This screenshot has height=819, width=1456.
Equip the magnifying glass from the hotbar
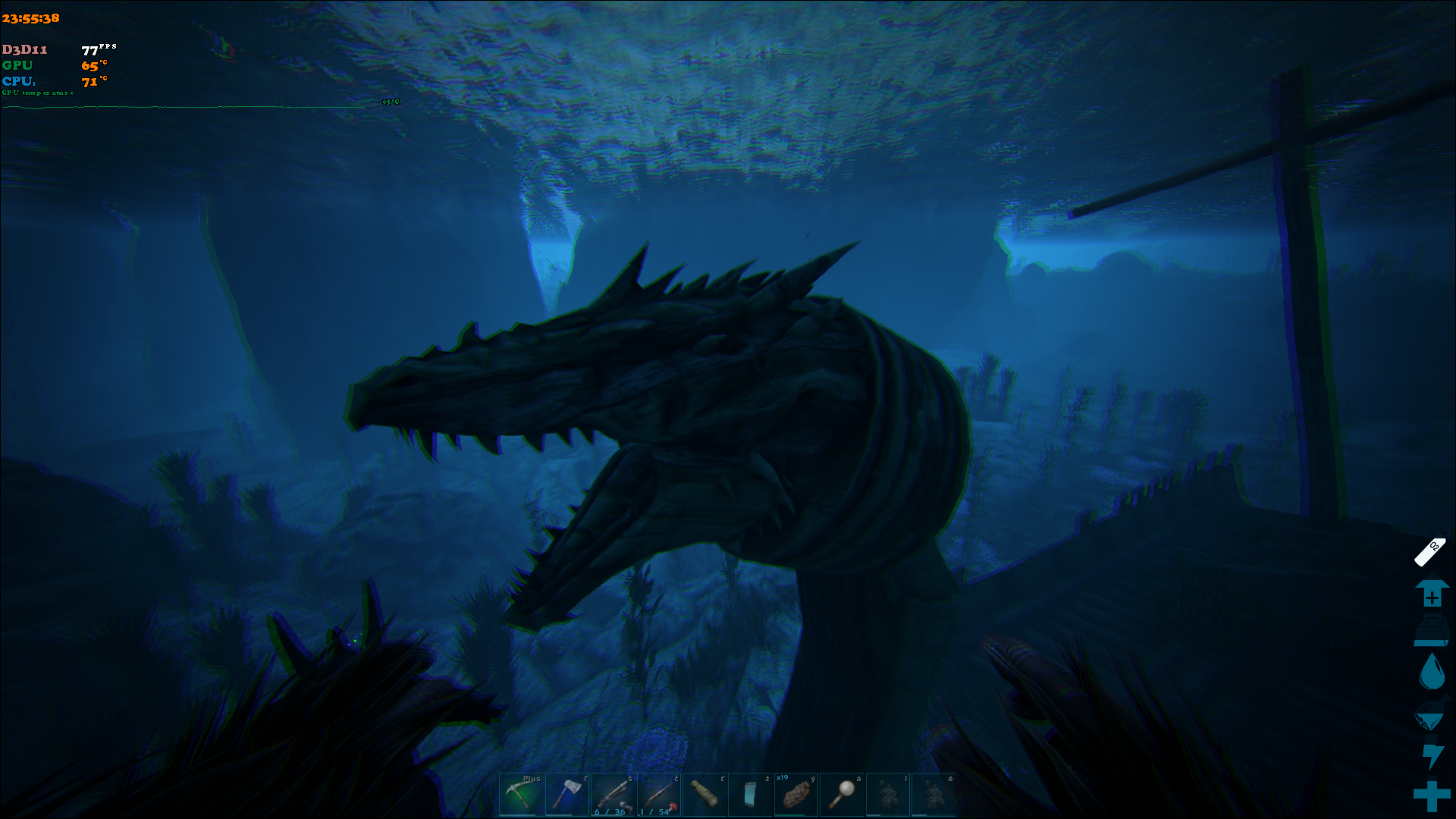(842, 794)
